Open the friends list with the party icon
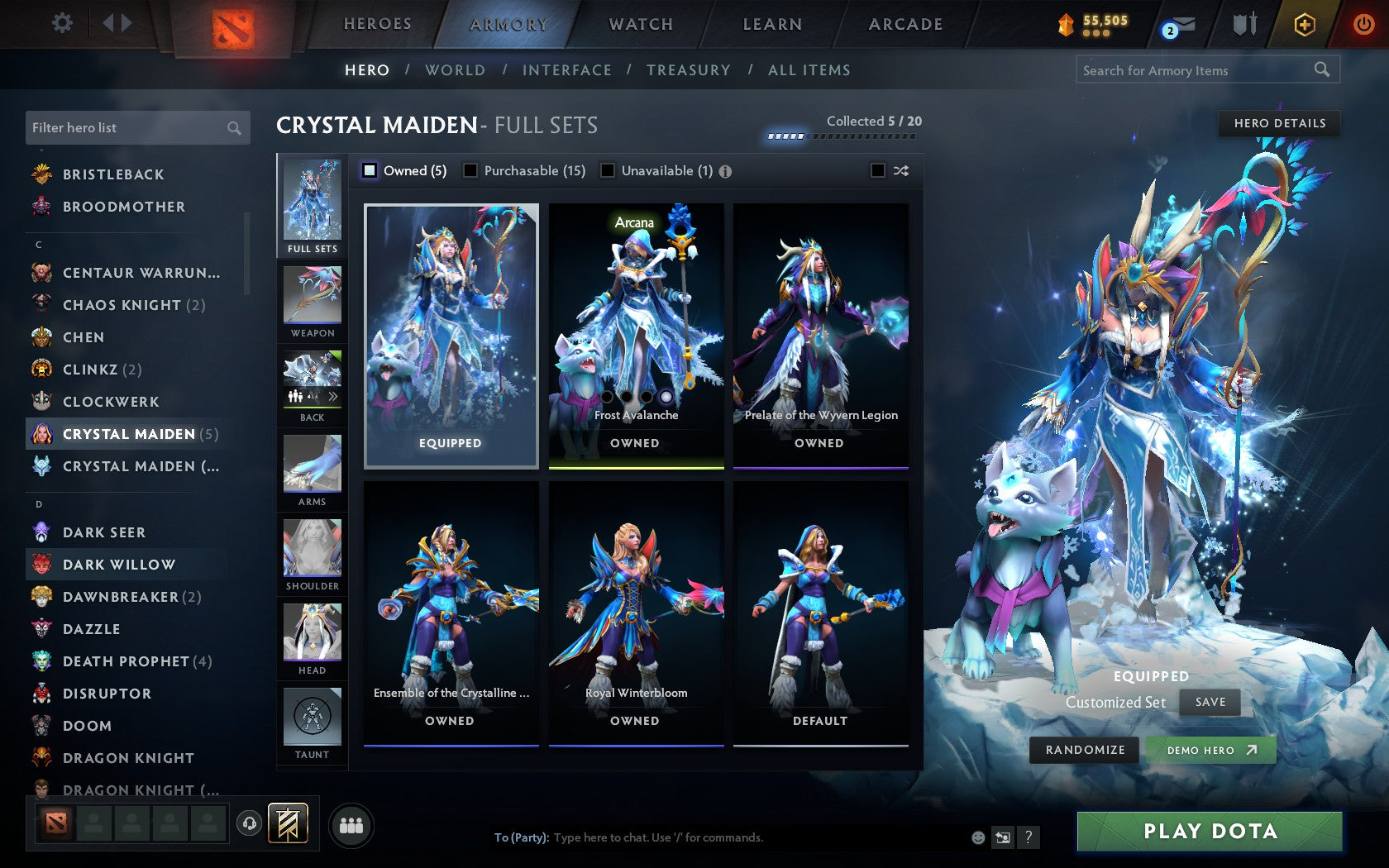Screen dimensions: 1389x868 click(x=351, y=823)
